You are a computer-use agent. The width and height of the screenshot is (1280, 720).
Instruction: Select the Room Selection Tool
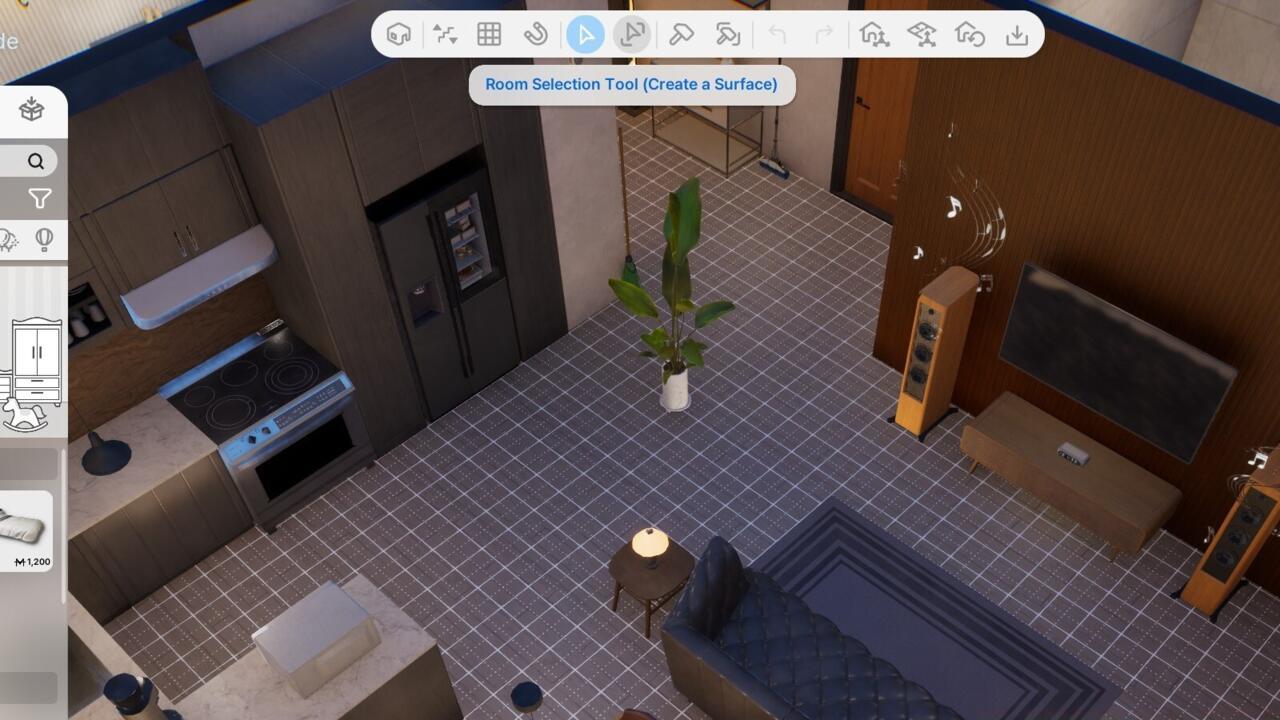(631, 35)
